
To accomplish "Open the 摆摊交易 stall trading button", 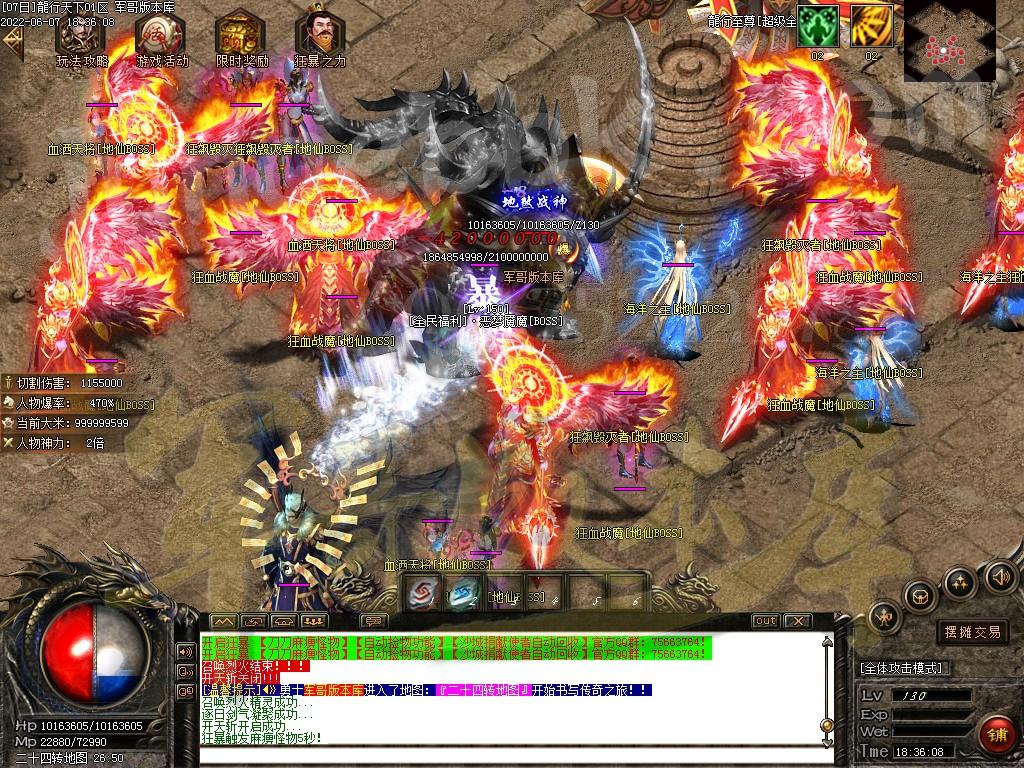I will [972, 632].
